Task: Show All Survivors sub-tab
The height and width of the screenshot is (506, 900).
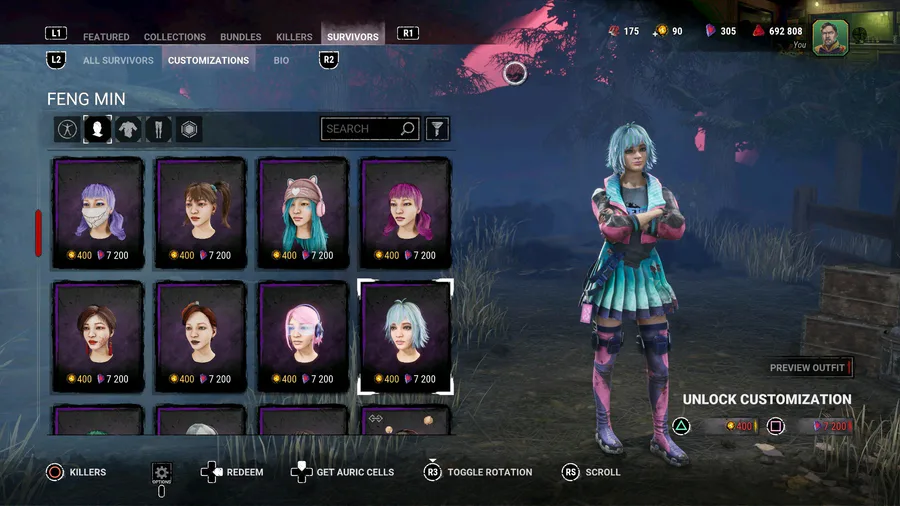Action: click(x=119, y=60)
